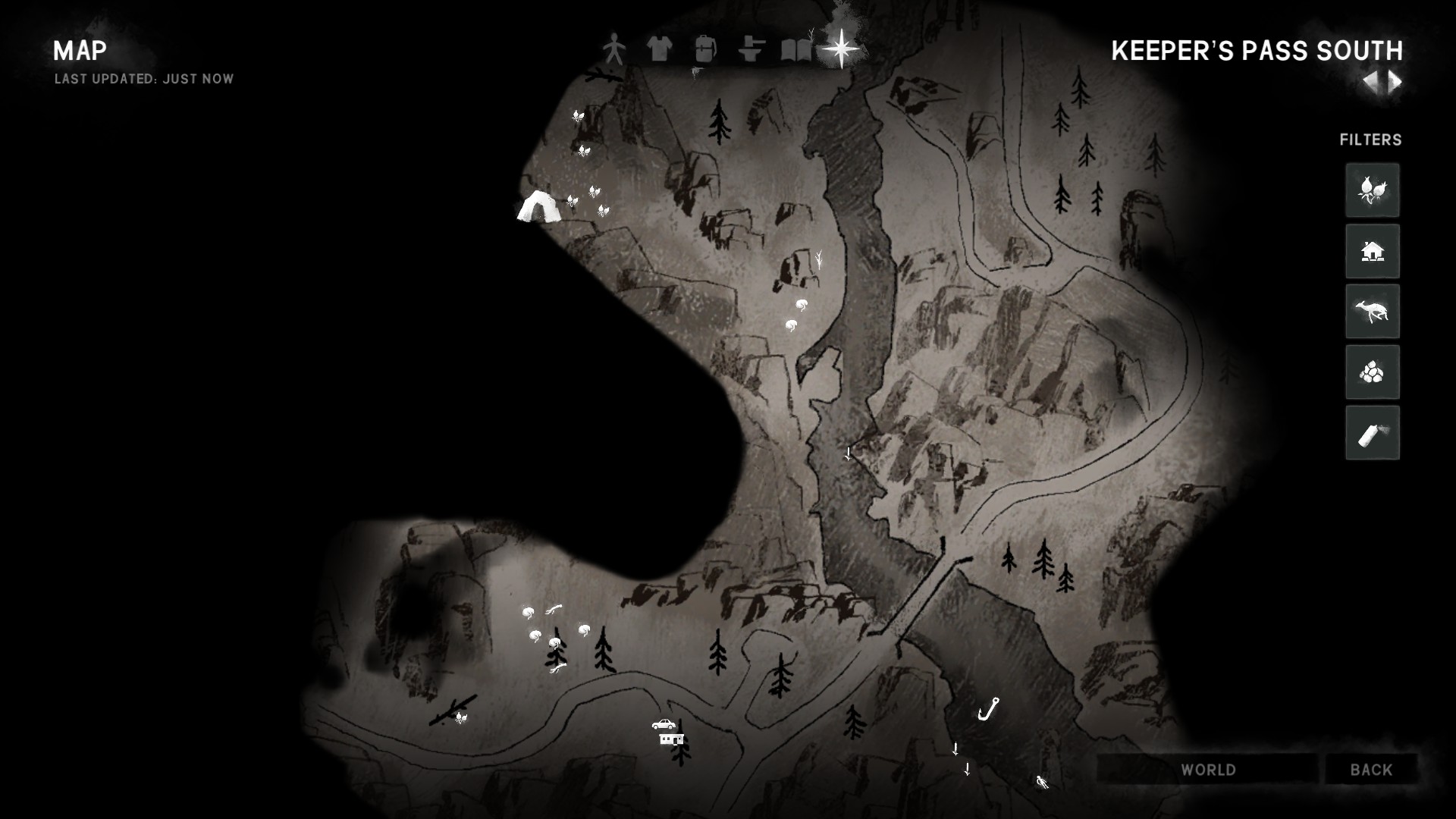Image resolution: width=1456 pixels, height=819 pixels.
Task: Toggle the rose hip forage filter
Action: [1372, 190]
